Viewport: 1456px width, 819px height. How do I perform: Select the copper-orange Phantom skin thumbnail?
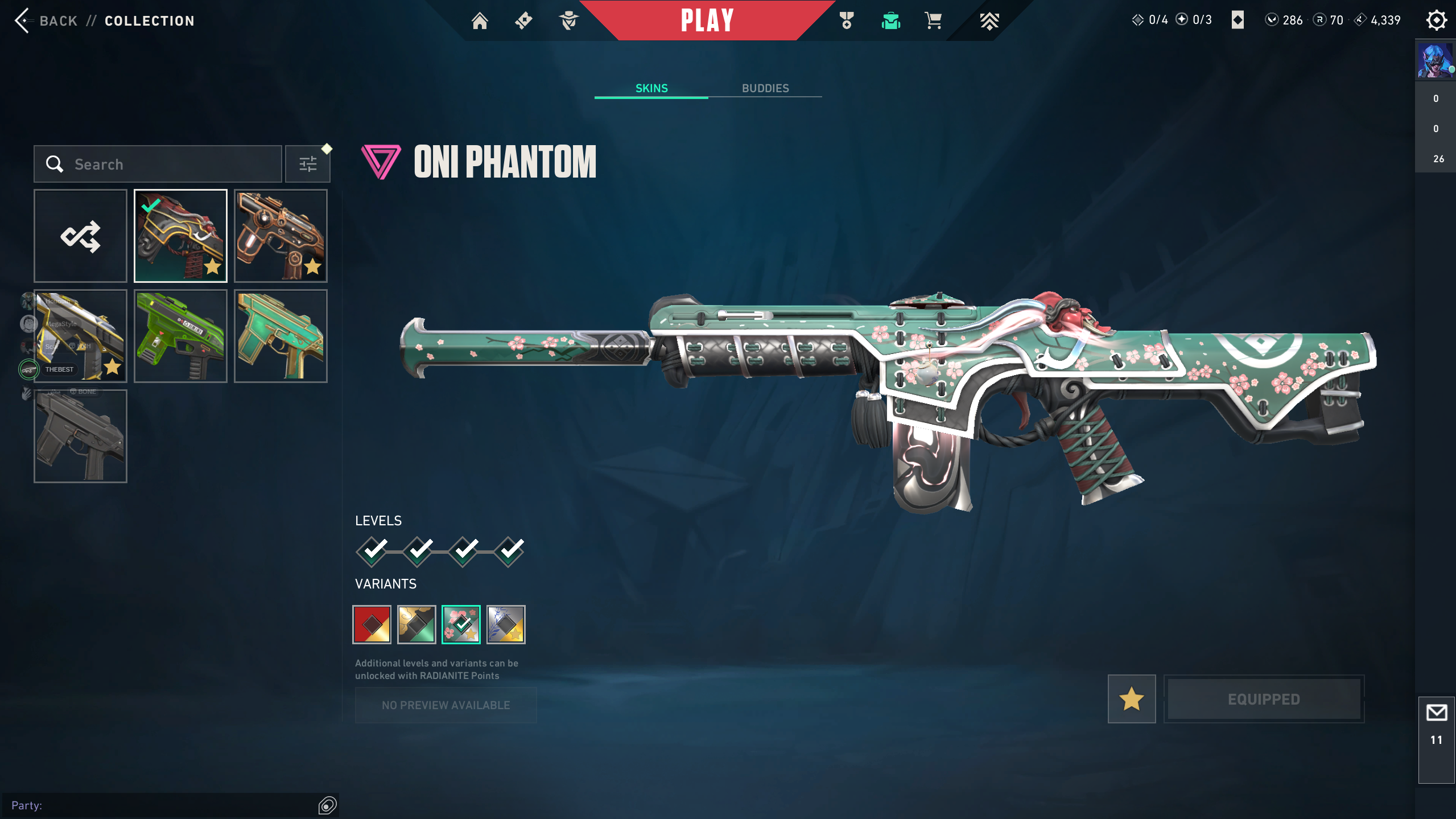tap(281, 236)
